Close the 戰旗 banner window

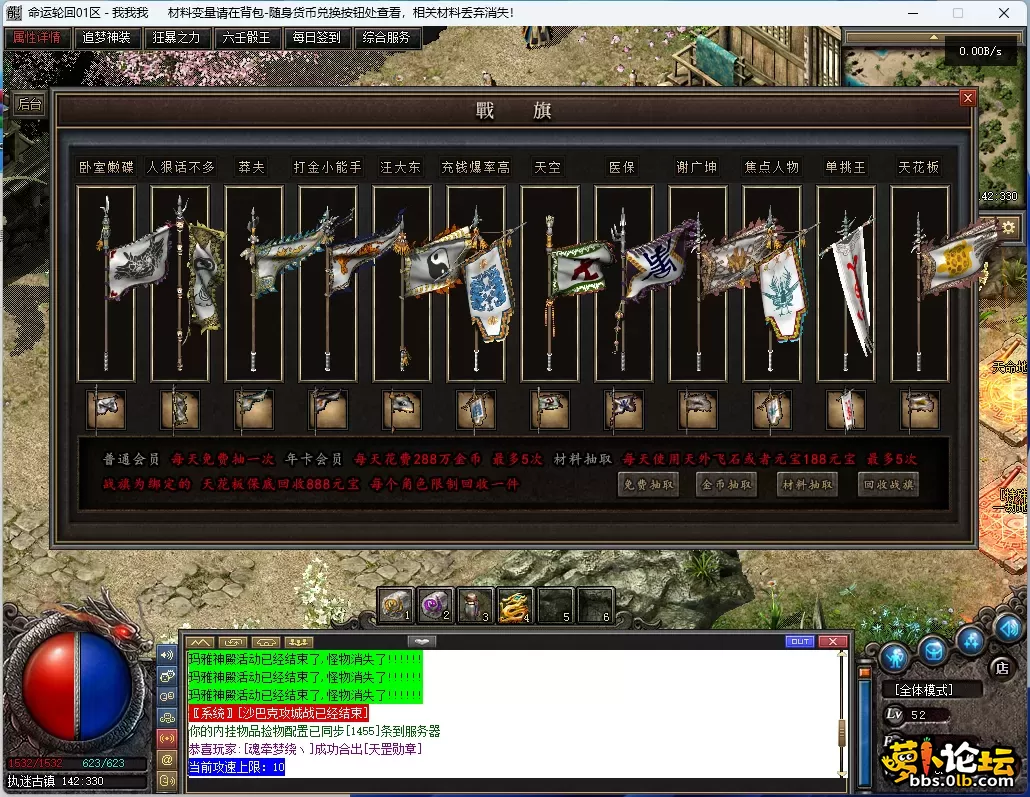click(x=967, y=98)
